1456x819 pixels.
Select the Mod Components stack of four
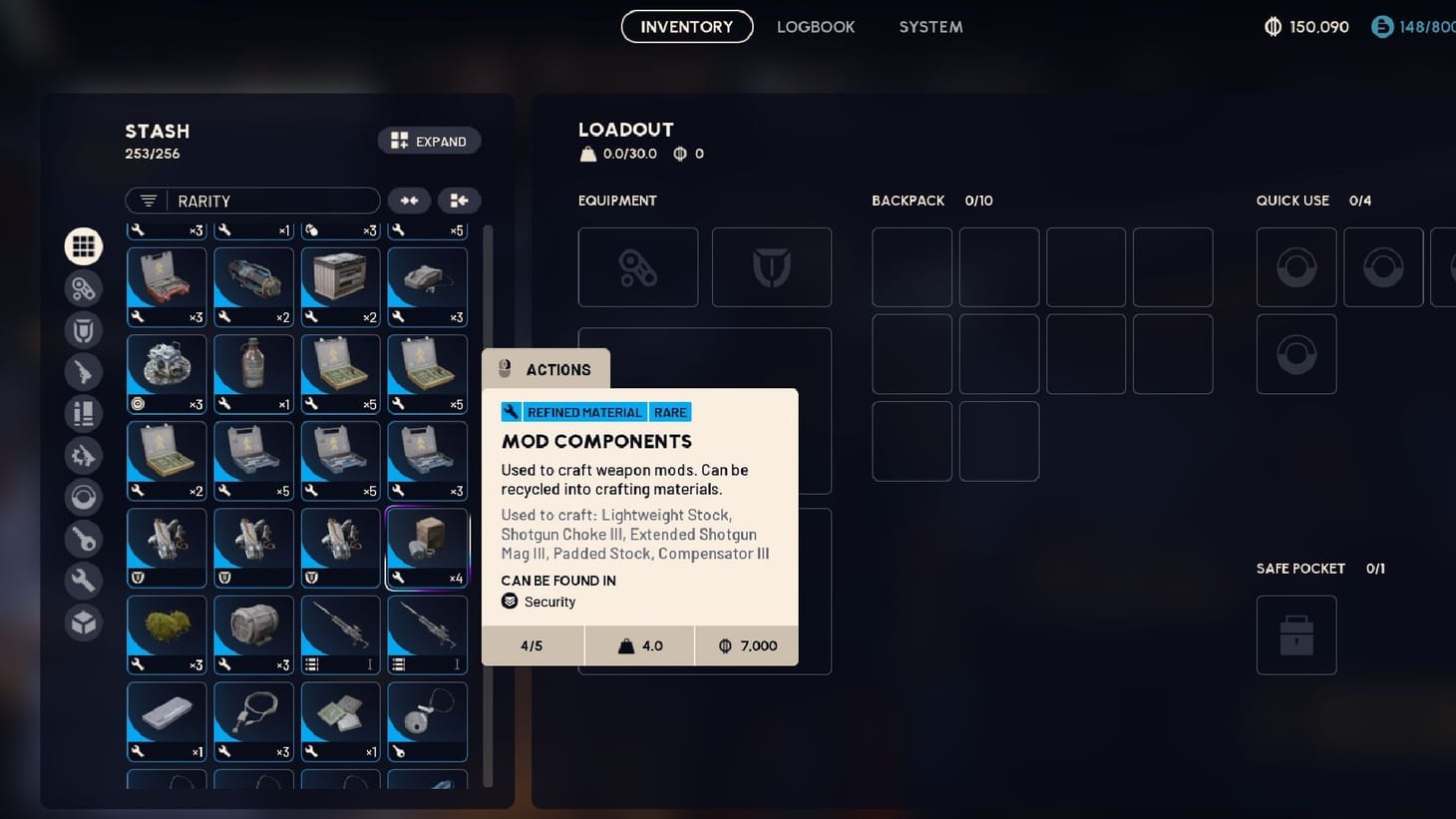(x=427, y=548)
